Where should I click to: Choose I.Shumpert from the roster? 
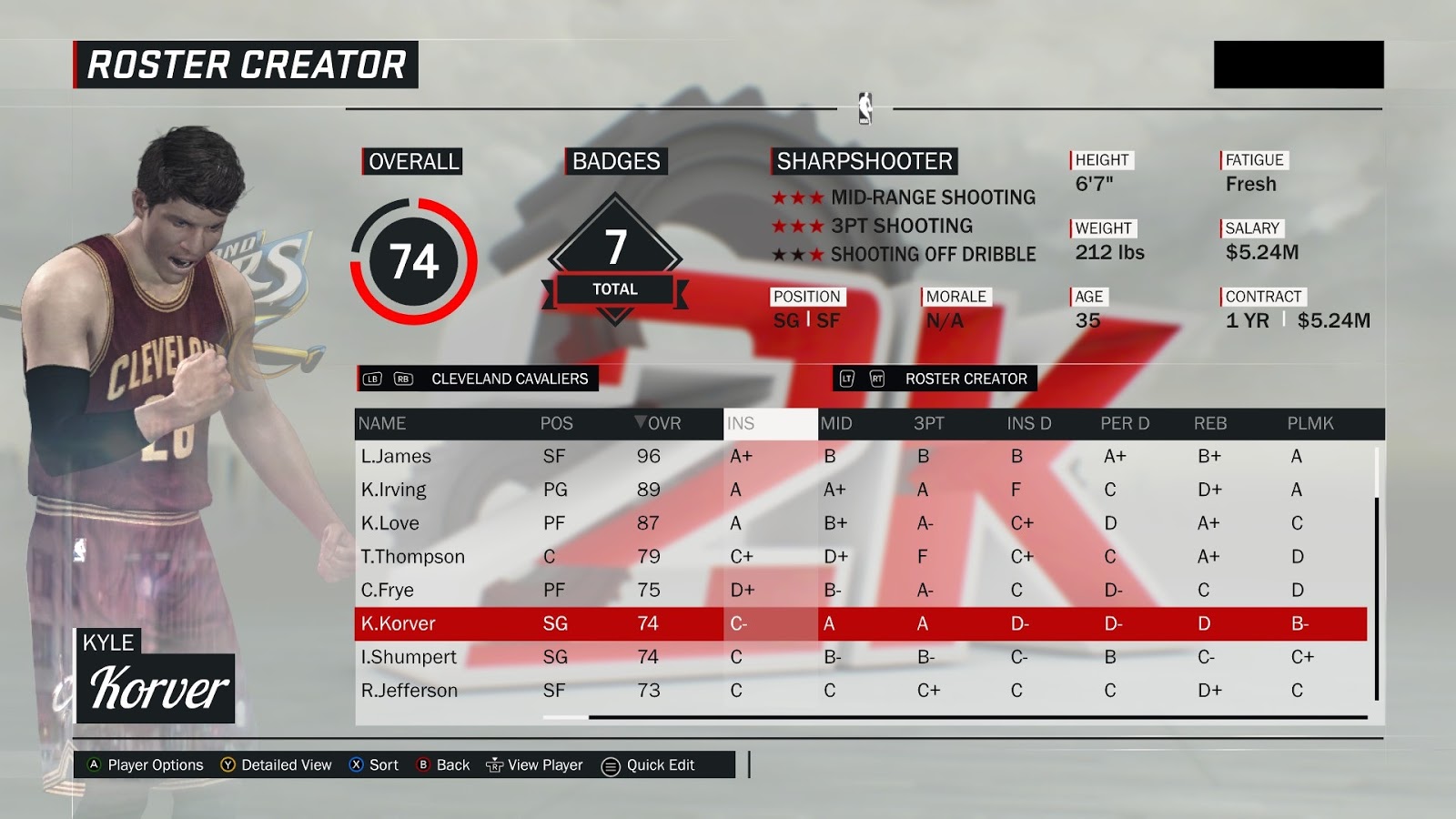[409, 657]
